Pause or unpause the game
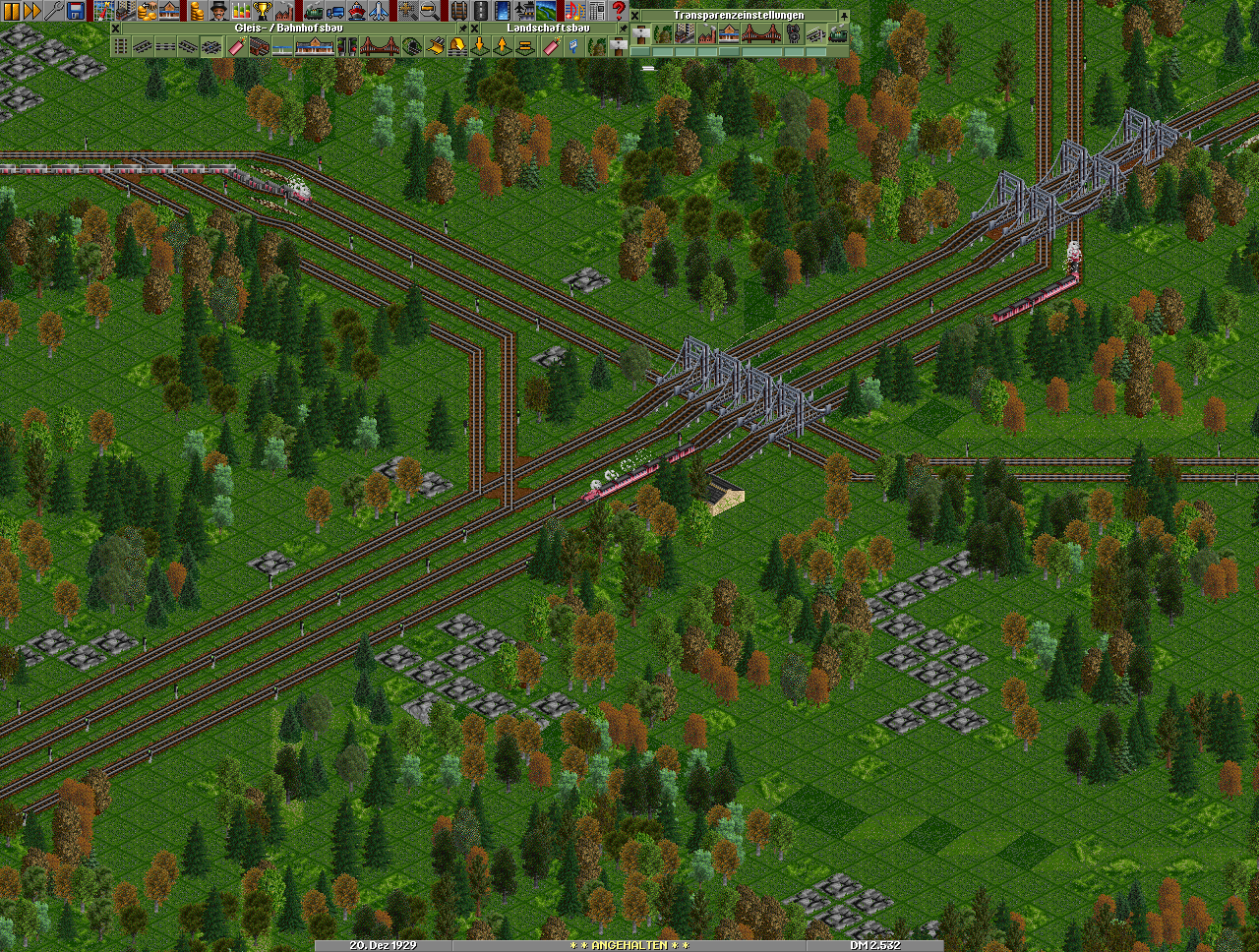The image size is (1259, 952). pyautogui.click(x=11, y=11)
